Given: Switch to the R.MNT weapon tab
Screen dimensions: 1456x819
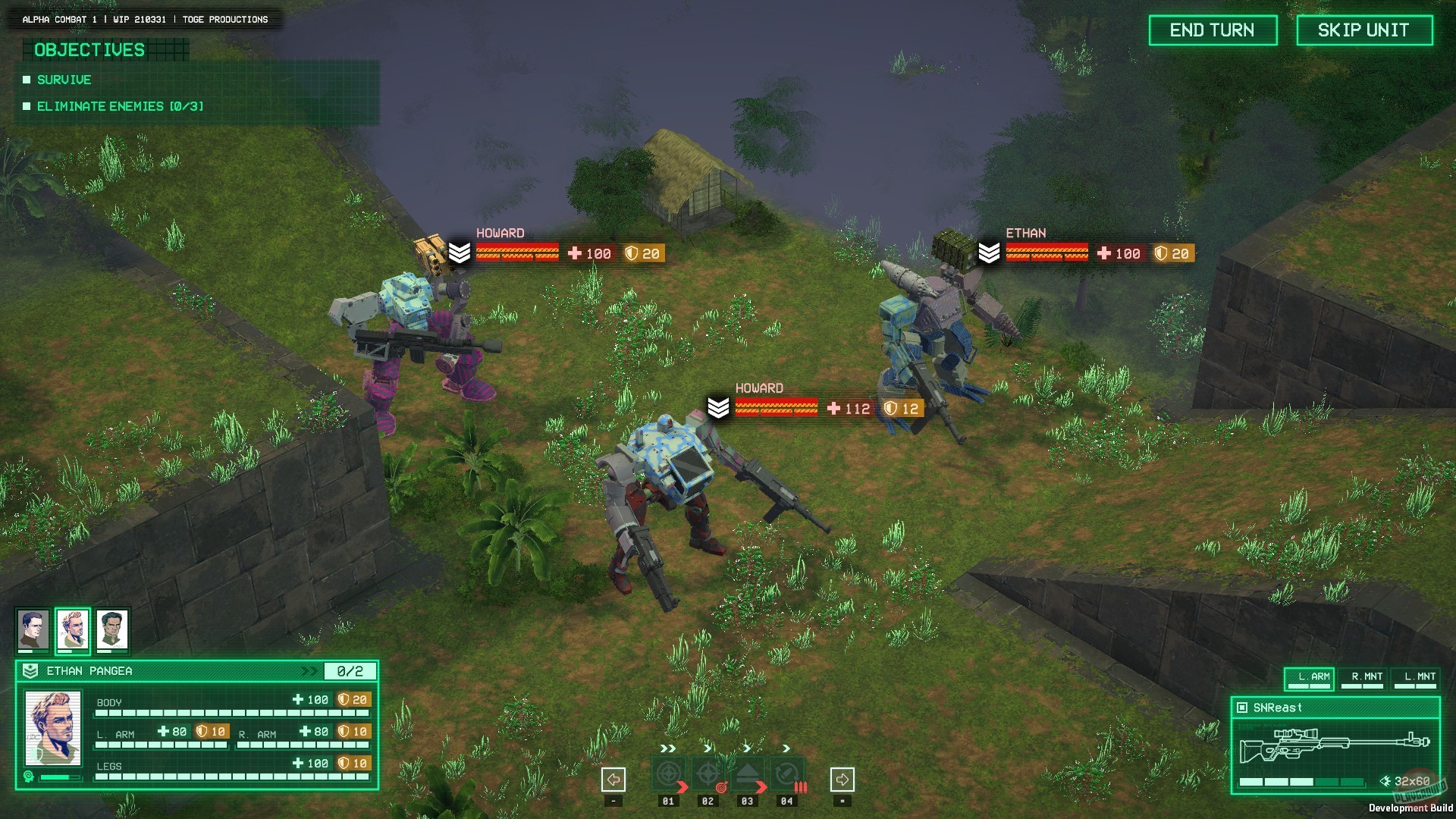Looking at the screenshot, I should pyautogui.click(x=1363, y=678).
